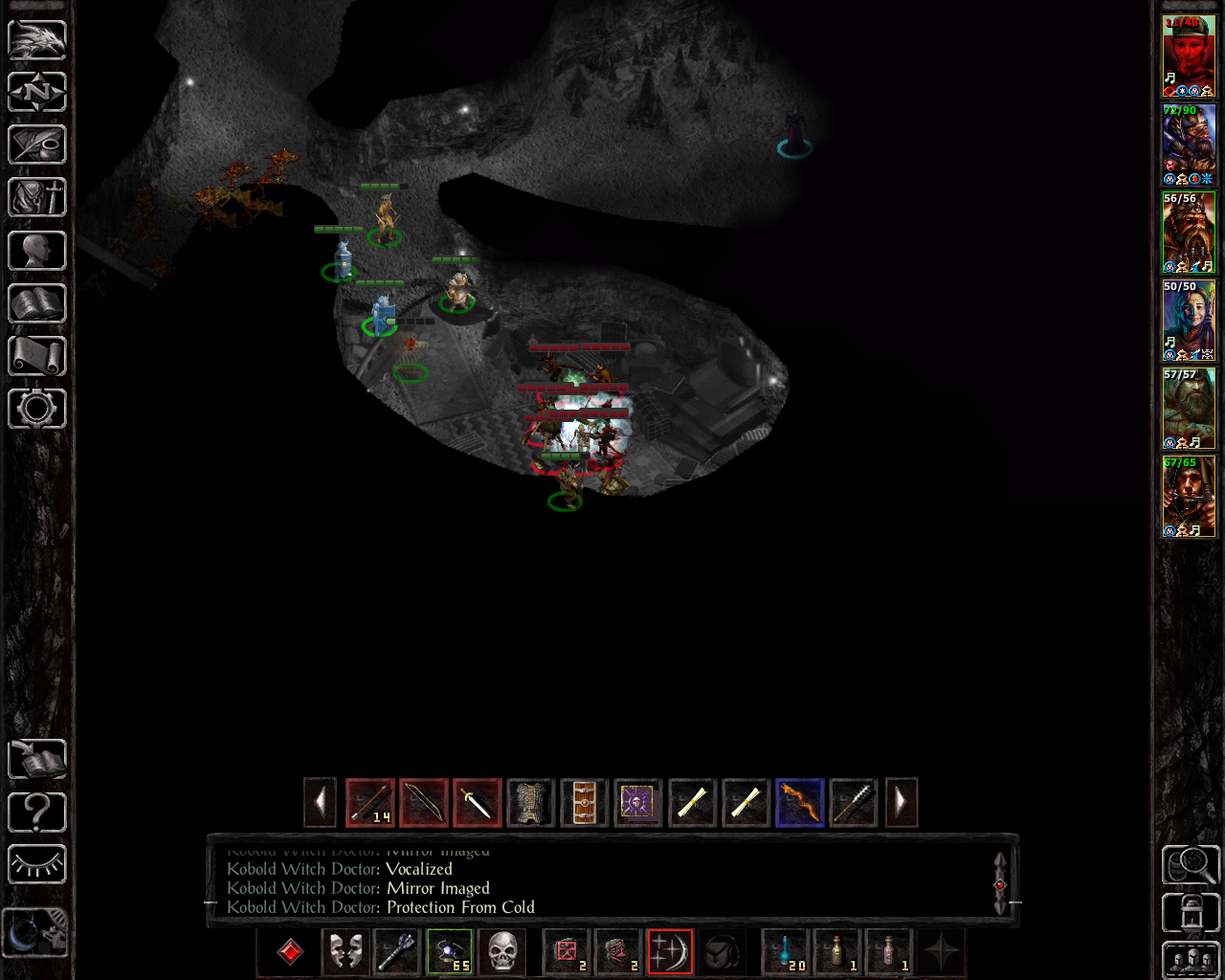Select the archer portrait drawing a bow
Viewport: 1225px width, 980px height.
[1188, 497]
